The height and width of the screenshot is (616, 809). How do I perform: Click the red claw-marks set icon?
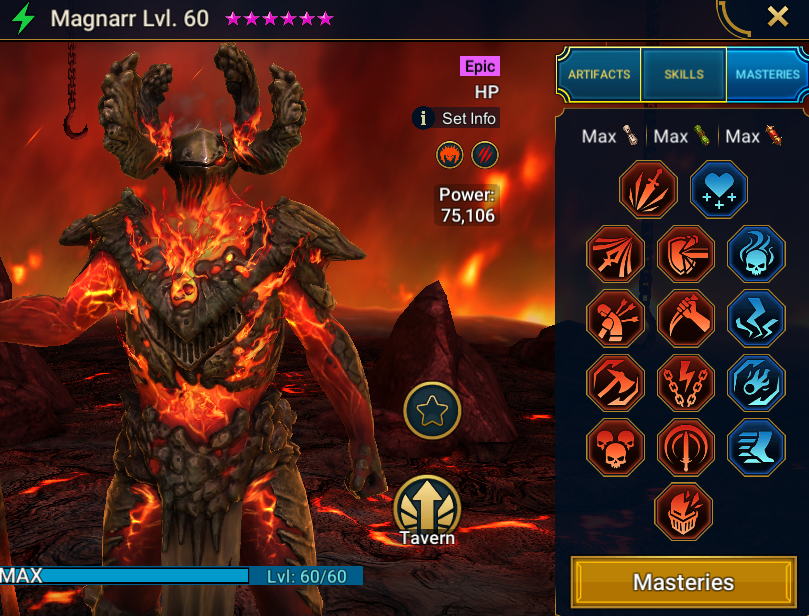tap(485, 155)
